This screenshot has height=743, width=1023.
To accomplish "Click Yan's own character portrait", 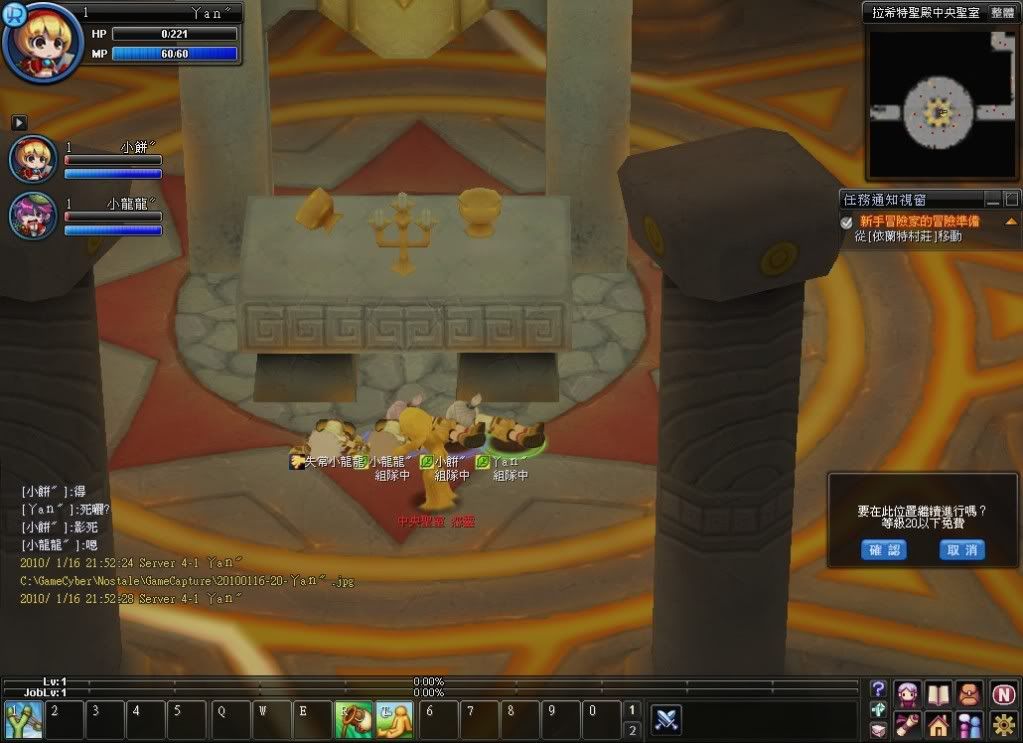I will click(x=40, y=43).
